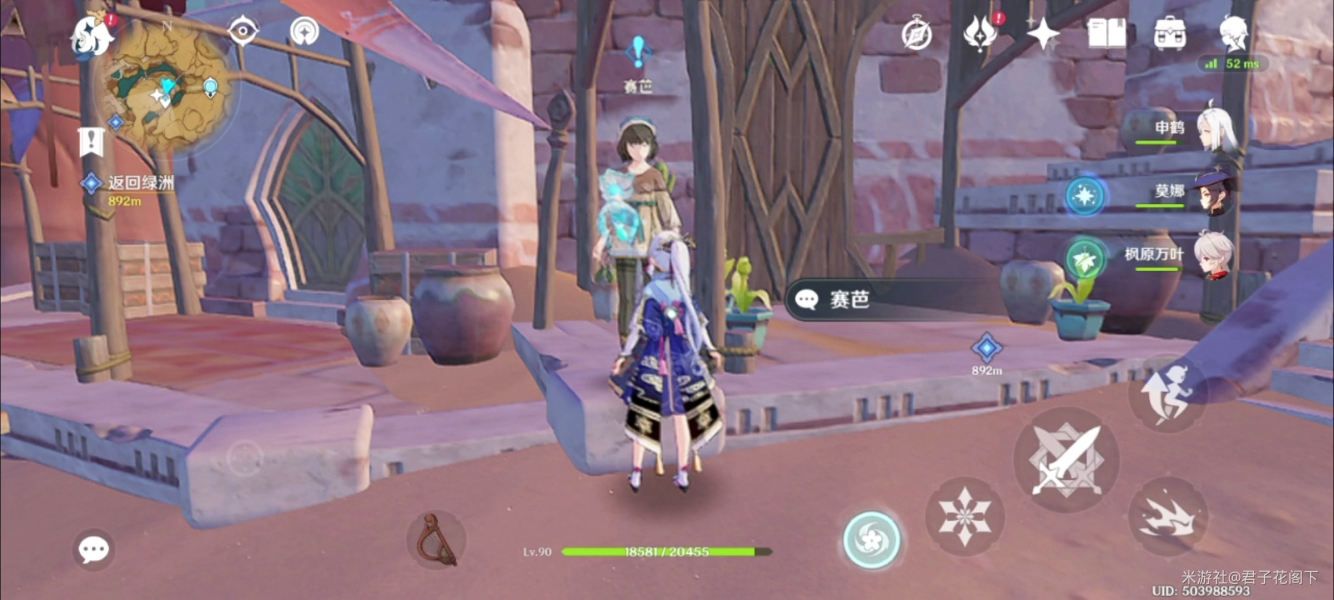This screenshot has height=600, width=1334.
Task: Open the backpack inventory
Action: pyautogui.click(x=1170, y=34)
